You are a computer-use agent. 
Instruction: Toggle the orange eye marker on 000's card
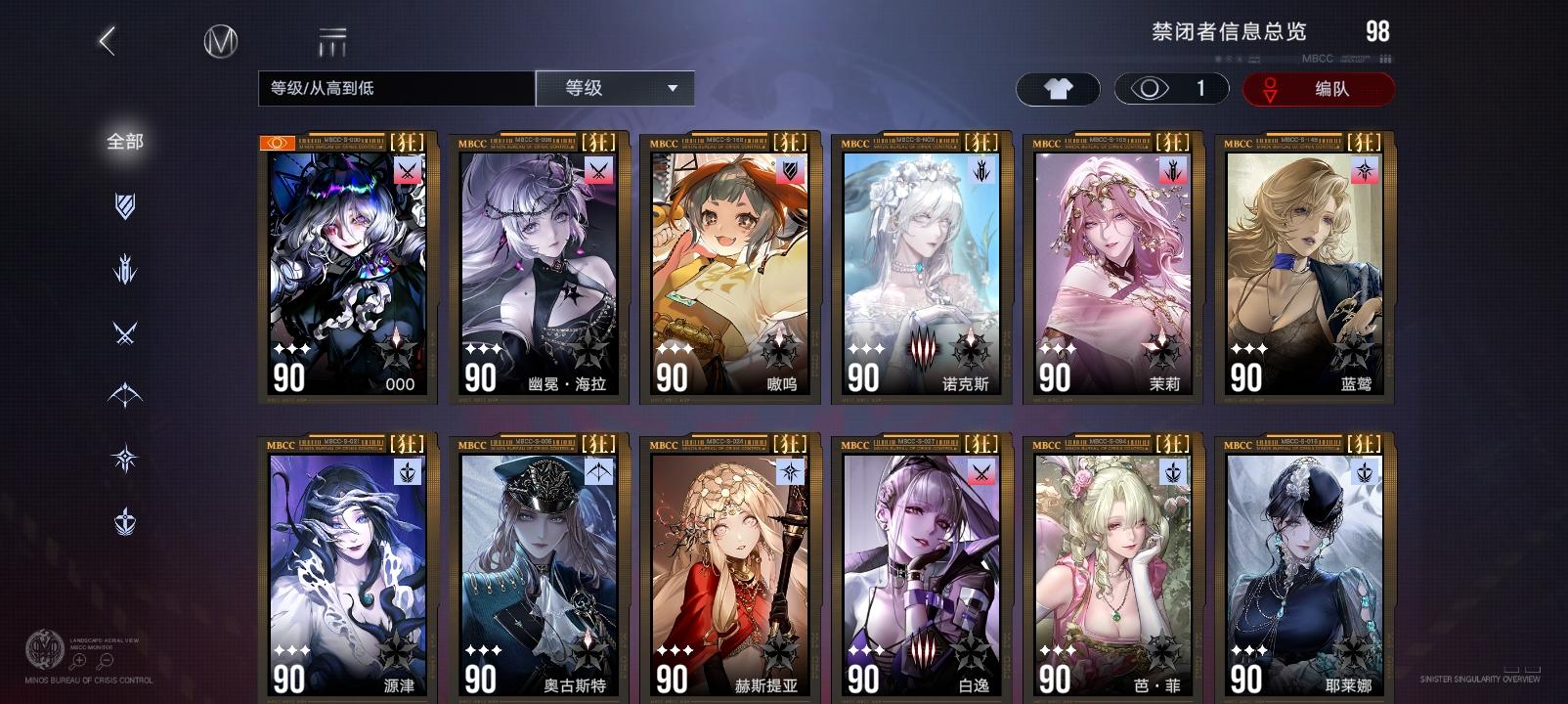(277, 143)
